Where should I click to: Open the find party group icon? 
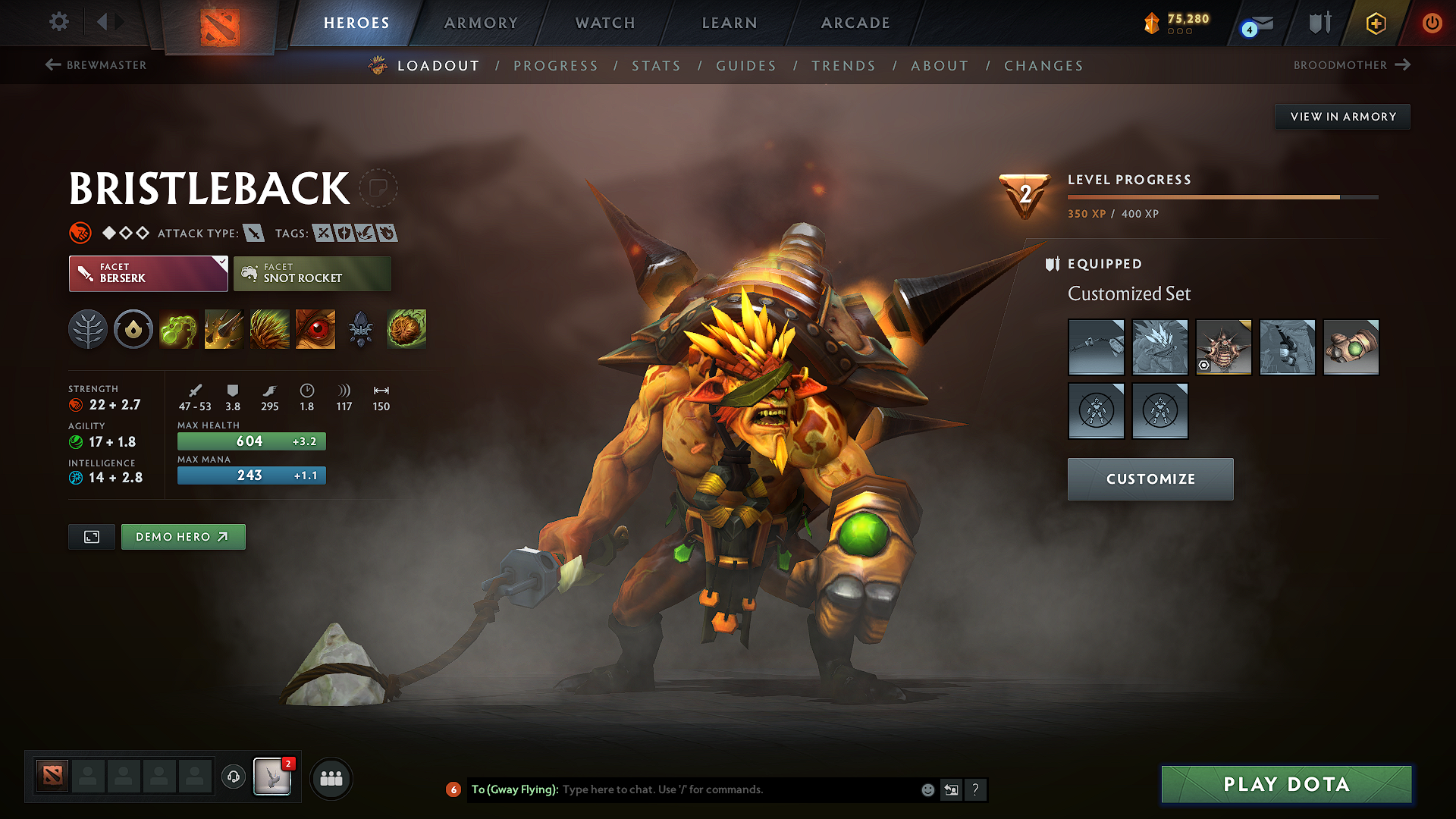[x=331, y=778]
